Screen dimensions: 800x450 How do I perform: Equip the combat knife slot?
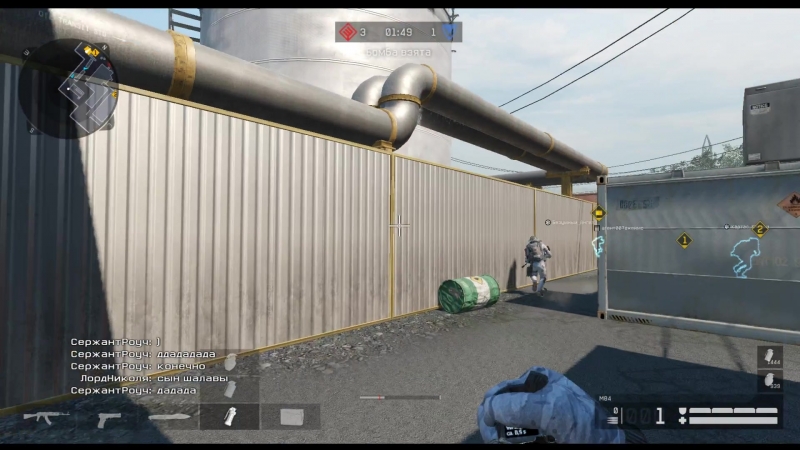click(x=170, y=416)
